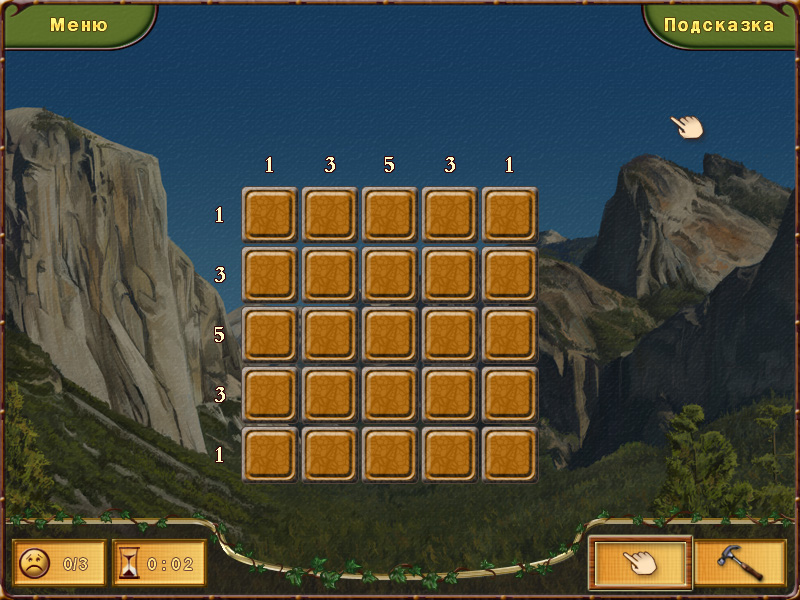
Task: Click the Подсказка hint button
Action: pyautogui.click(x=719, y=25)
